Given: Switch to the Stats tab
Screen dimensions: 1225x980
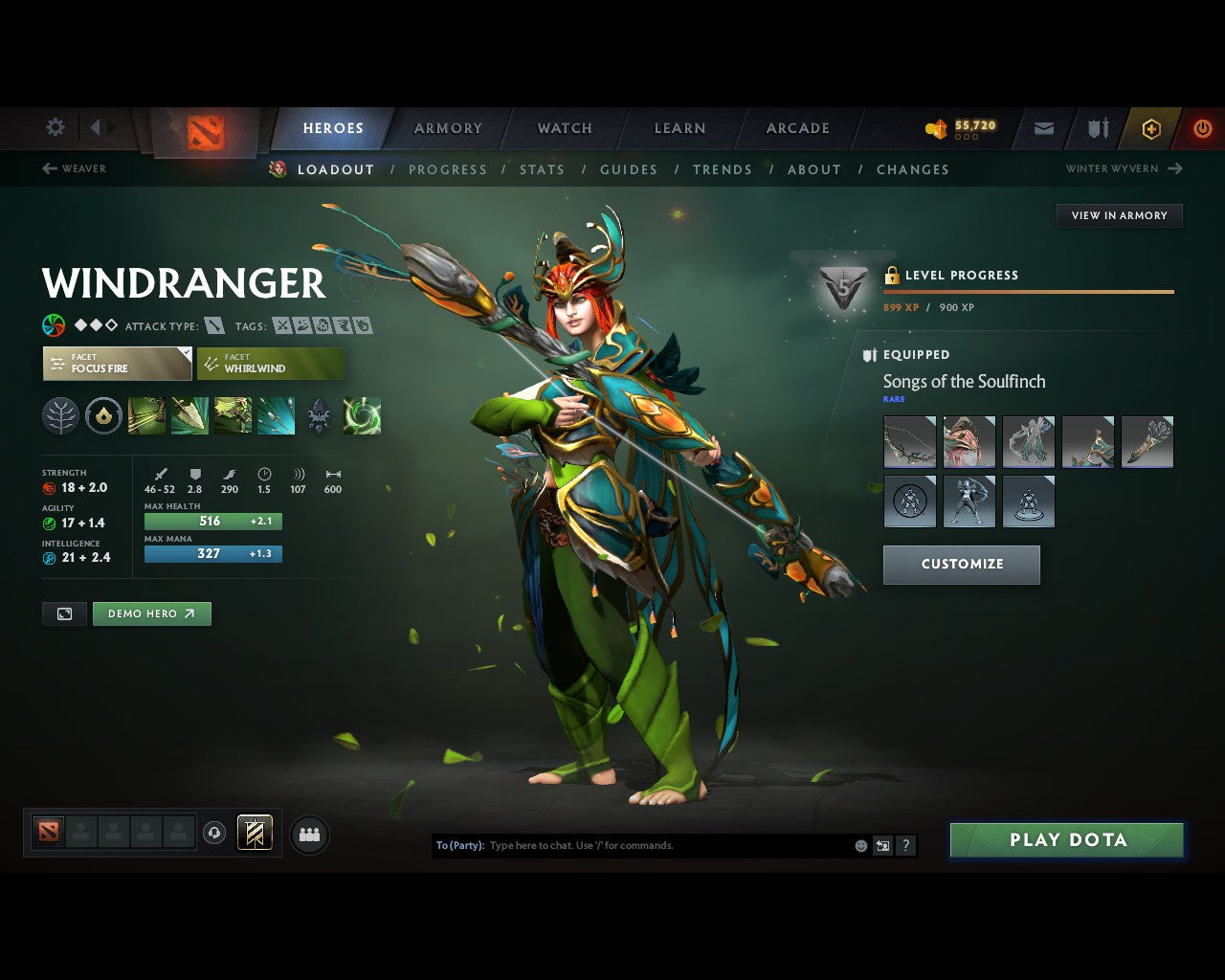Looking at the screenshot, I should tap(542, 169).
